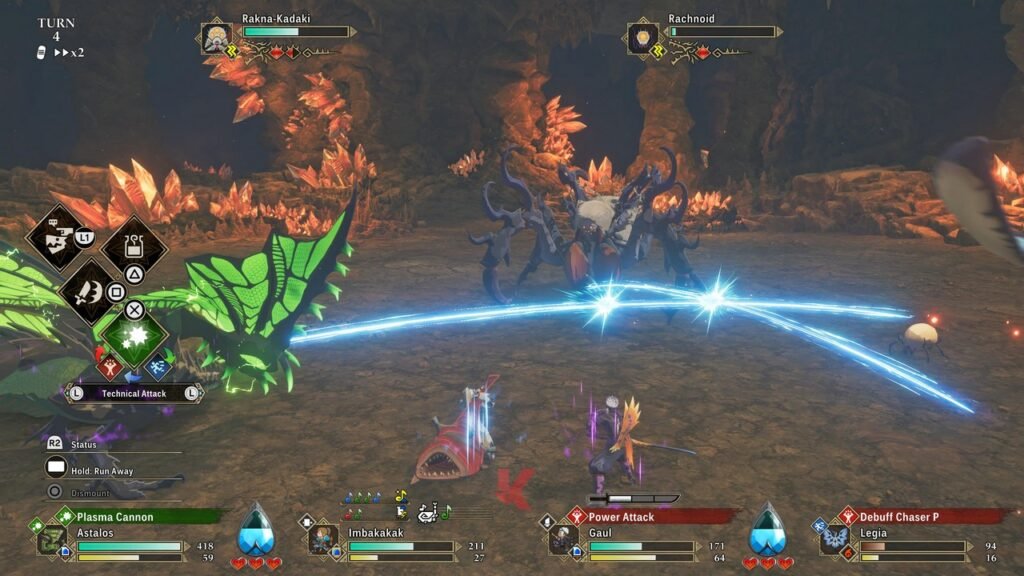The image size is (1024, 576).
Task: Select Gaul's party portrait
Action: (x=563, y=540)
